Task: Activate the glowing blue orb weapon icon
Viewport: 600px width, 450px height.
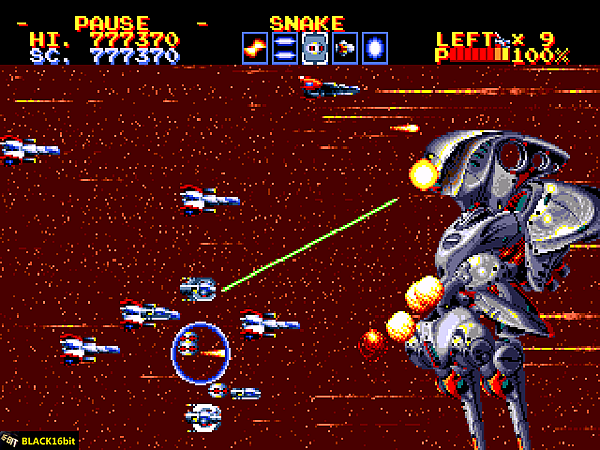Action: tap(375, 47)
